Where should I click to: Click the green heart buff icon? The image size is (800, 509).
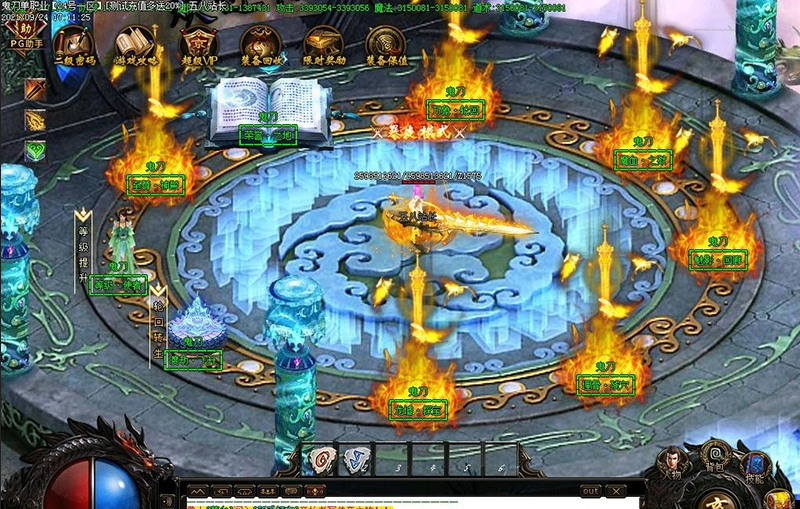coord(36,151)
